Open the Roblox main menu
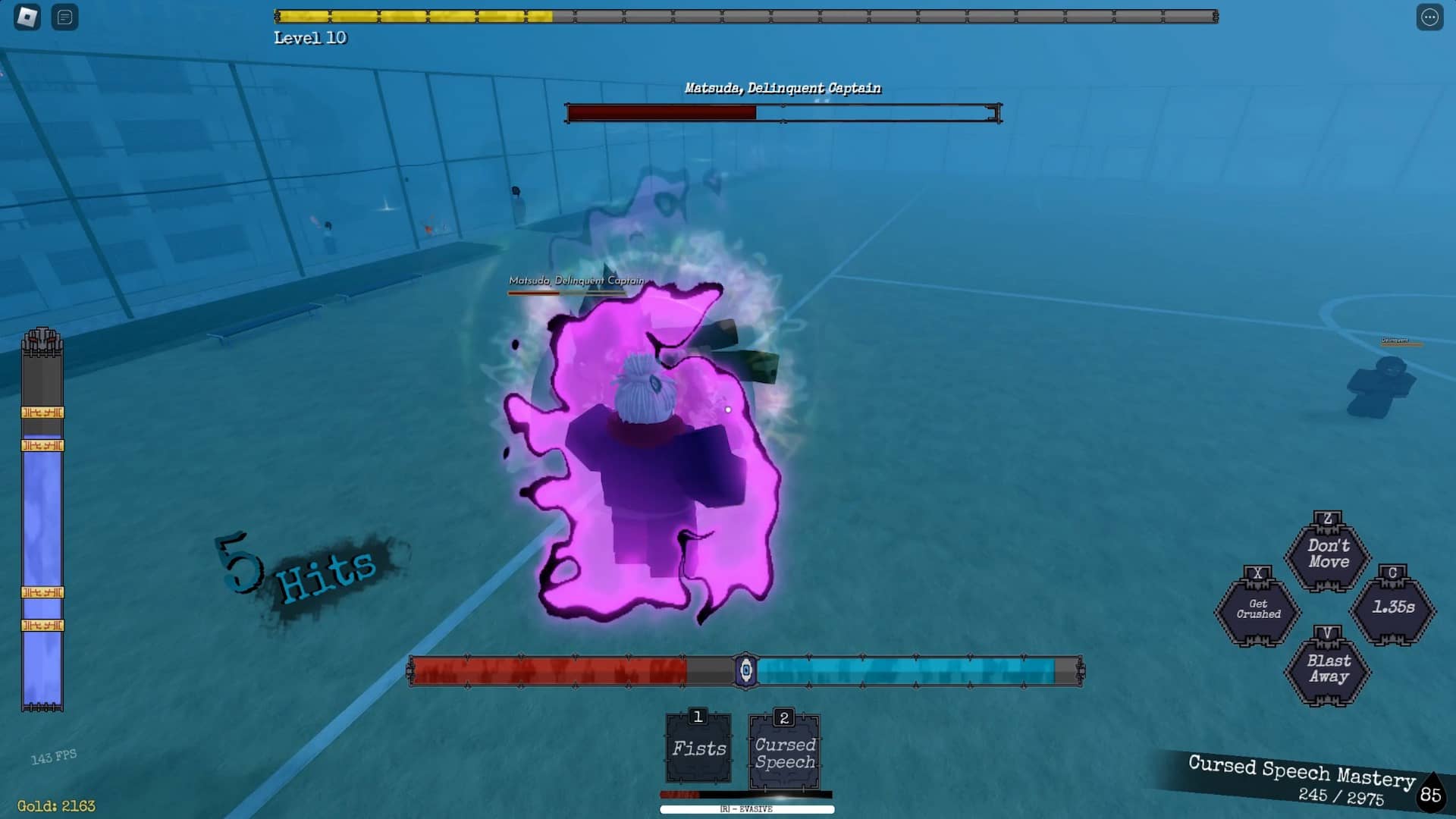Viewport: 1456px width, 819px height. coord(27,17)
